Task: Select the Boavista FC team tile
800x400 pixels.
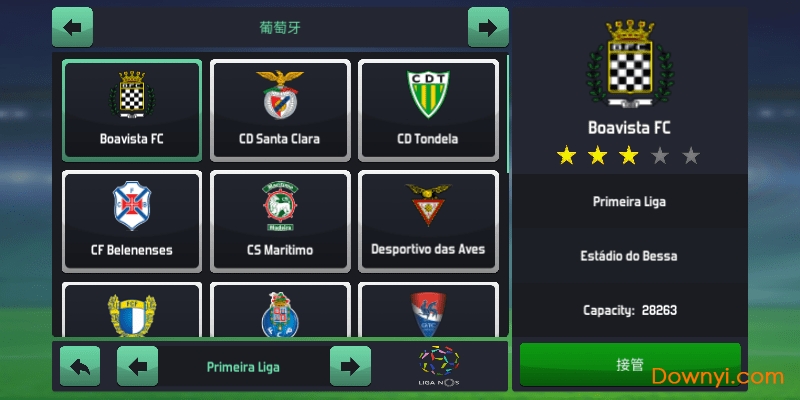Action: click(x=132, y=110)
